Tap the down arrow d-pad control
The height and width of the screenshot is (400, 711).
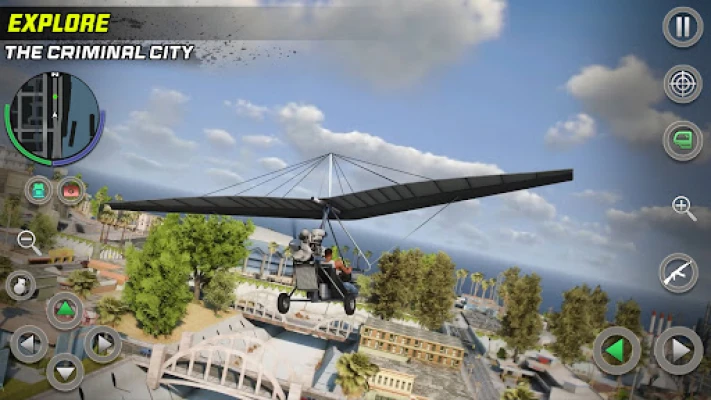tap(65, 372)
